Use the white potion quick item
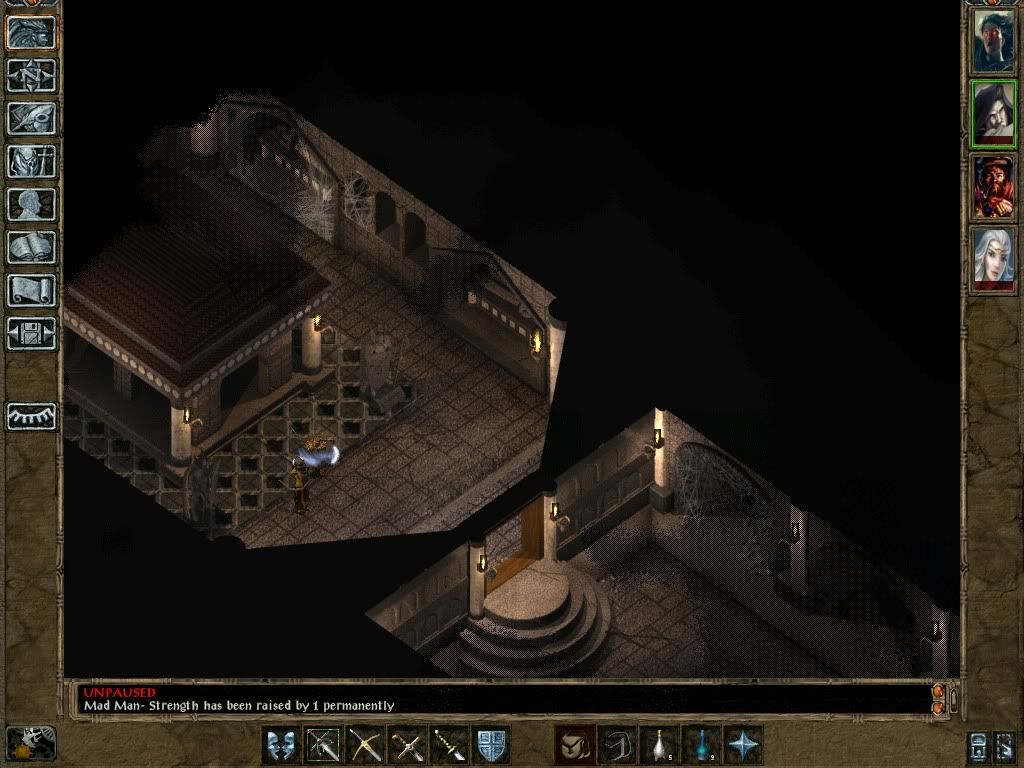Screen dimensions: 1024x768 point(659,745)
